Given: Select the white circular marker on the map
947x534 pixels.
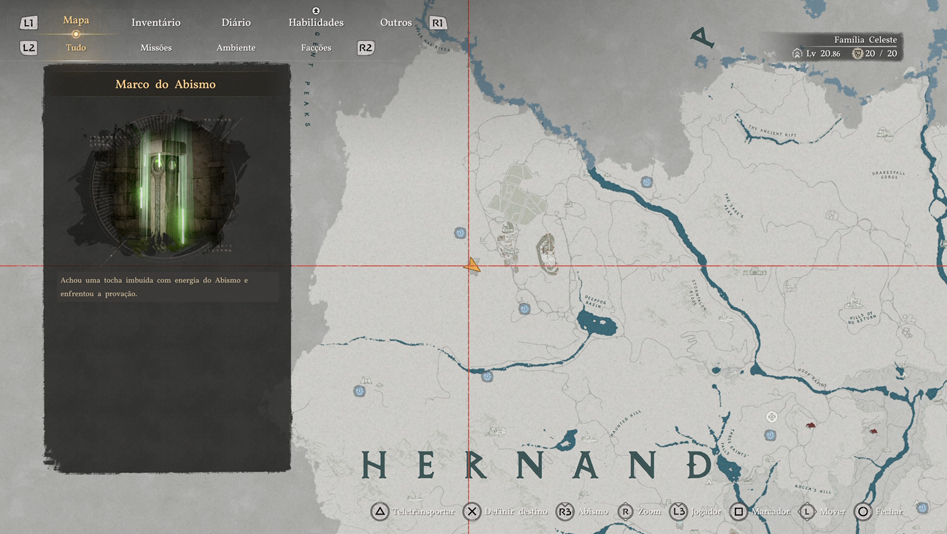Looking at the screenshot, I should [772, 416].
